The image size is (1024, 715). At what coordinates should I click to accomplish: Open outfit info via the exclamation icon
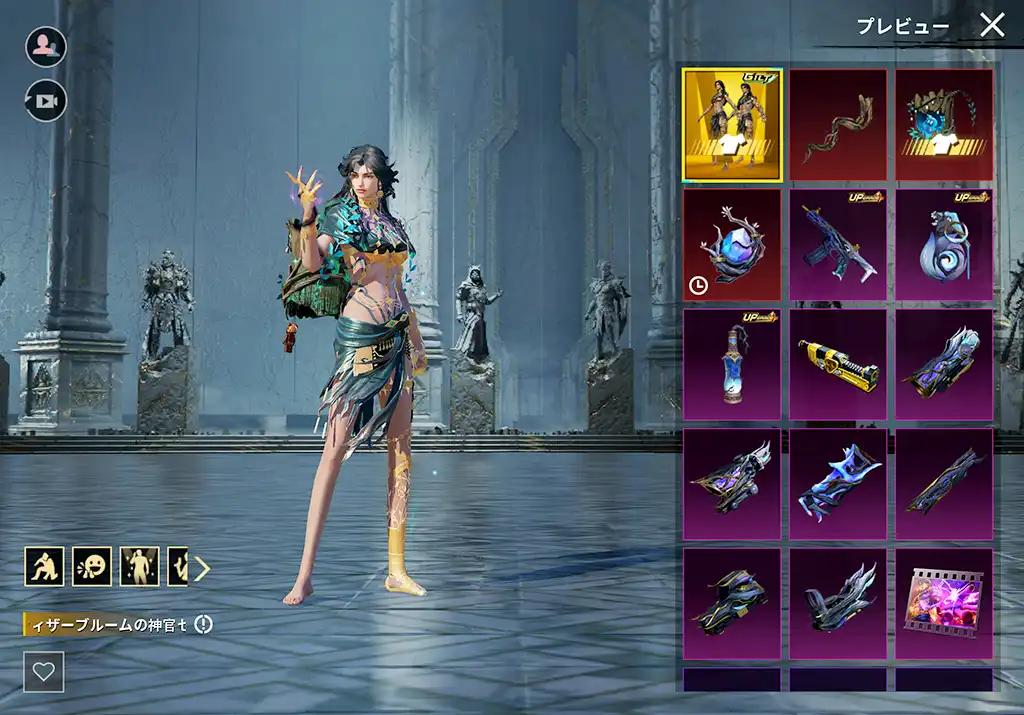pyautogui.click(x=204, y=625)
